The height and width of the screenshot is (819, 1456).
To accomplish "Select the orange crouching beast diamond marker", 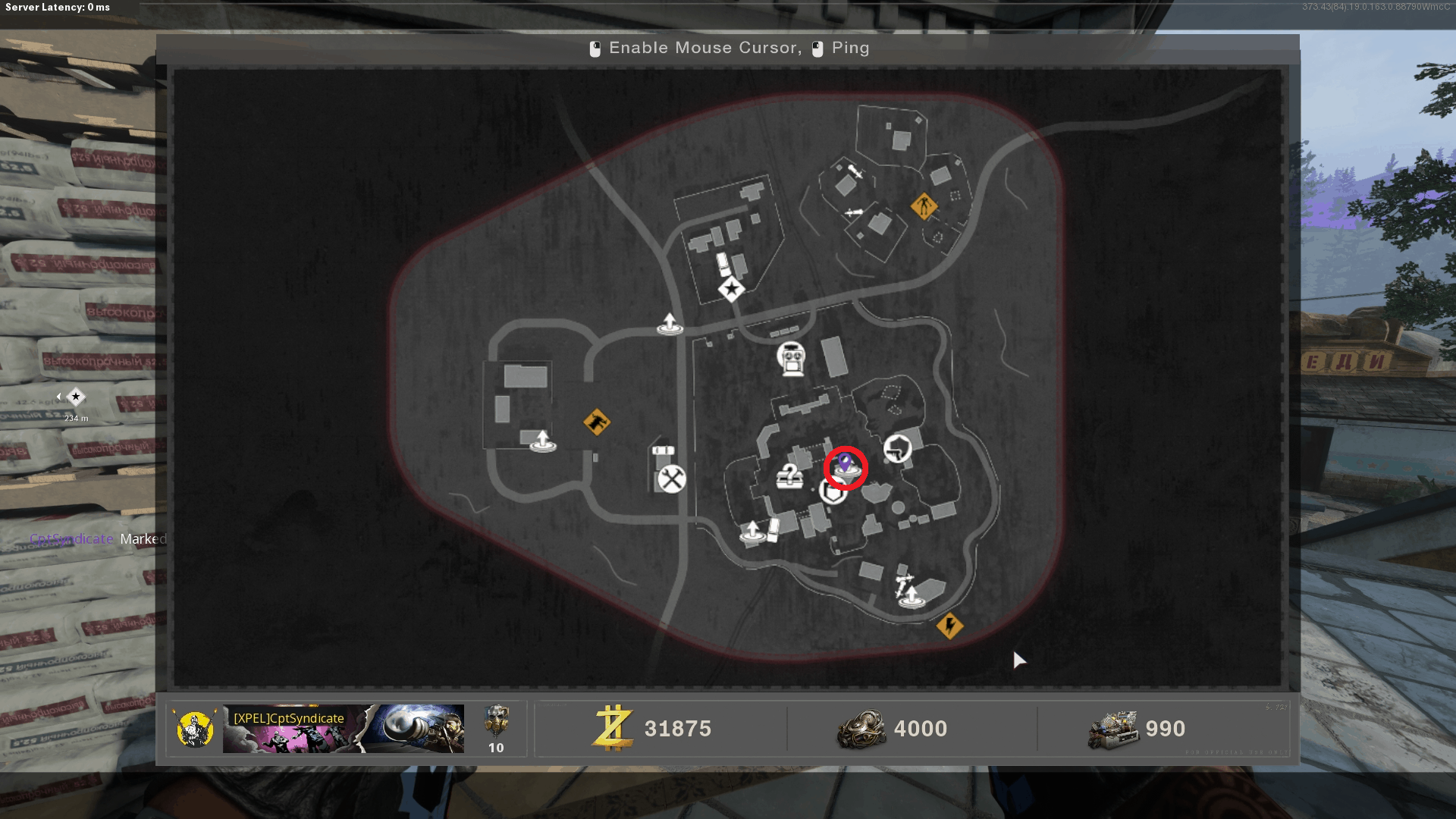I will point(597,422).
